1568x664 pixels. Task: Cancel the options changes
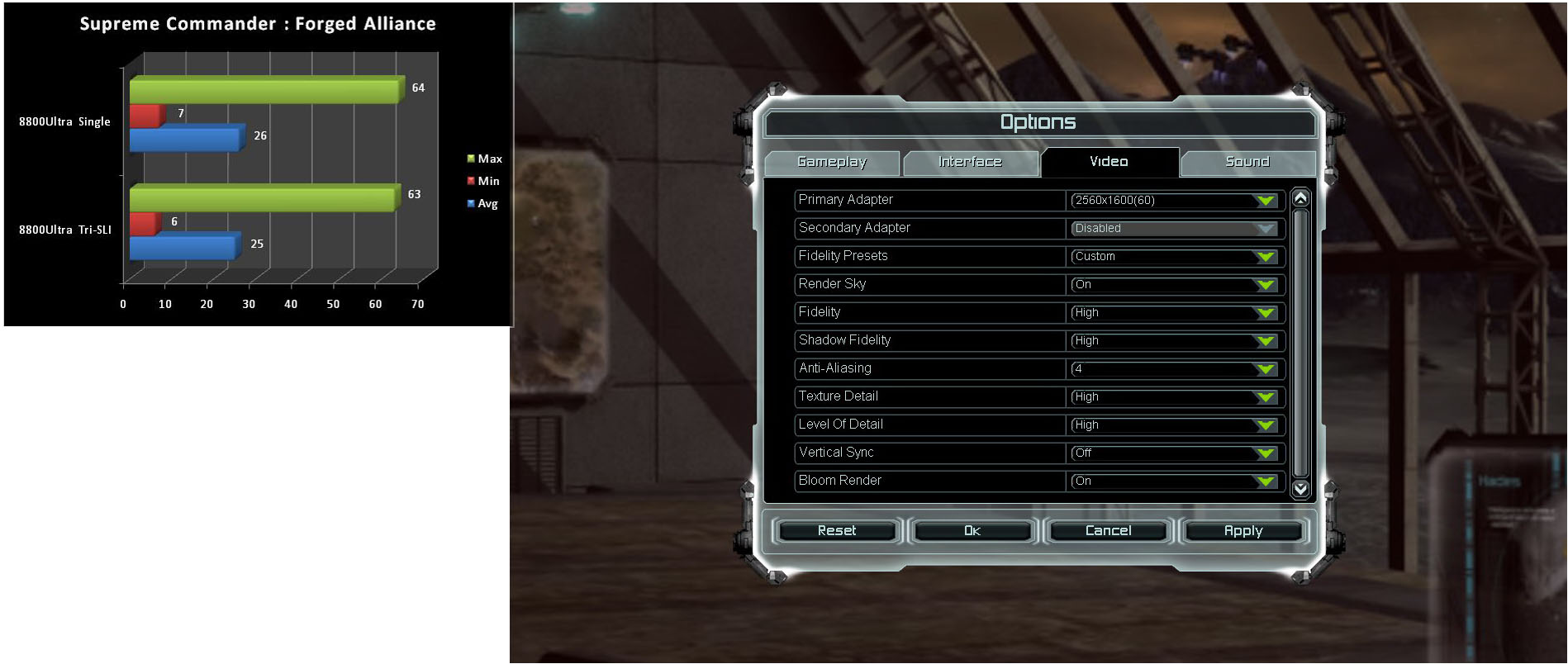(1108, 530)
